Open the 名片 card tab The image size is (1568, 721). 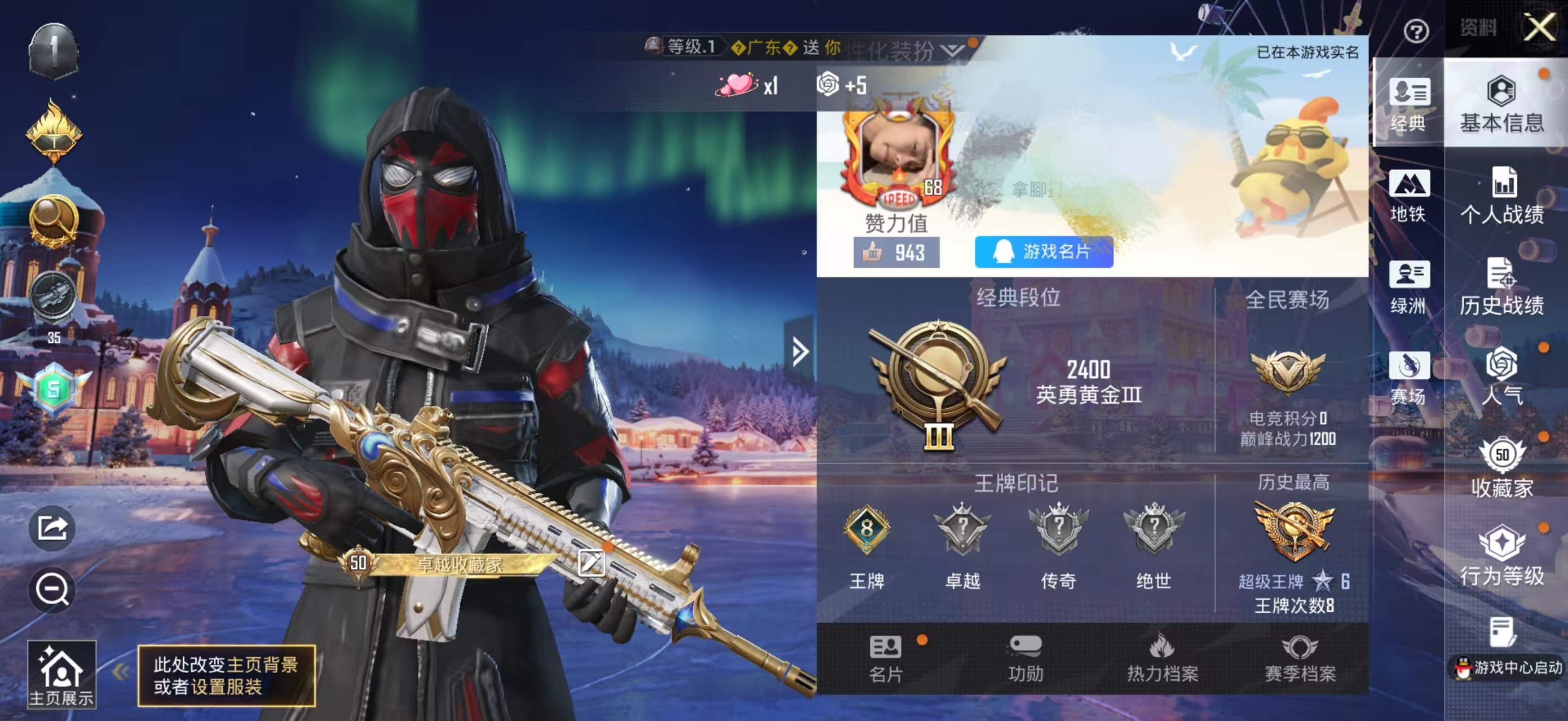point(886,658)
